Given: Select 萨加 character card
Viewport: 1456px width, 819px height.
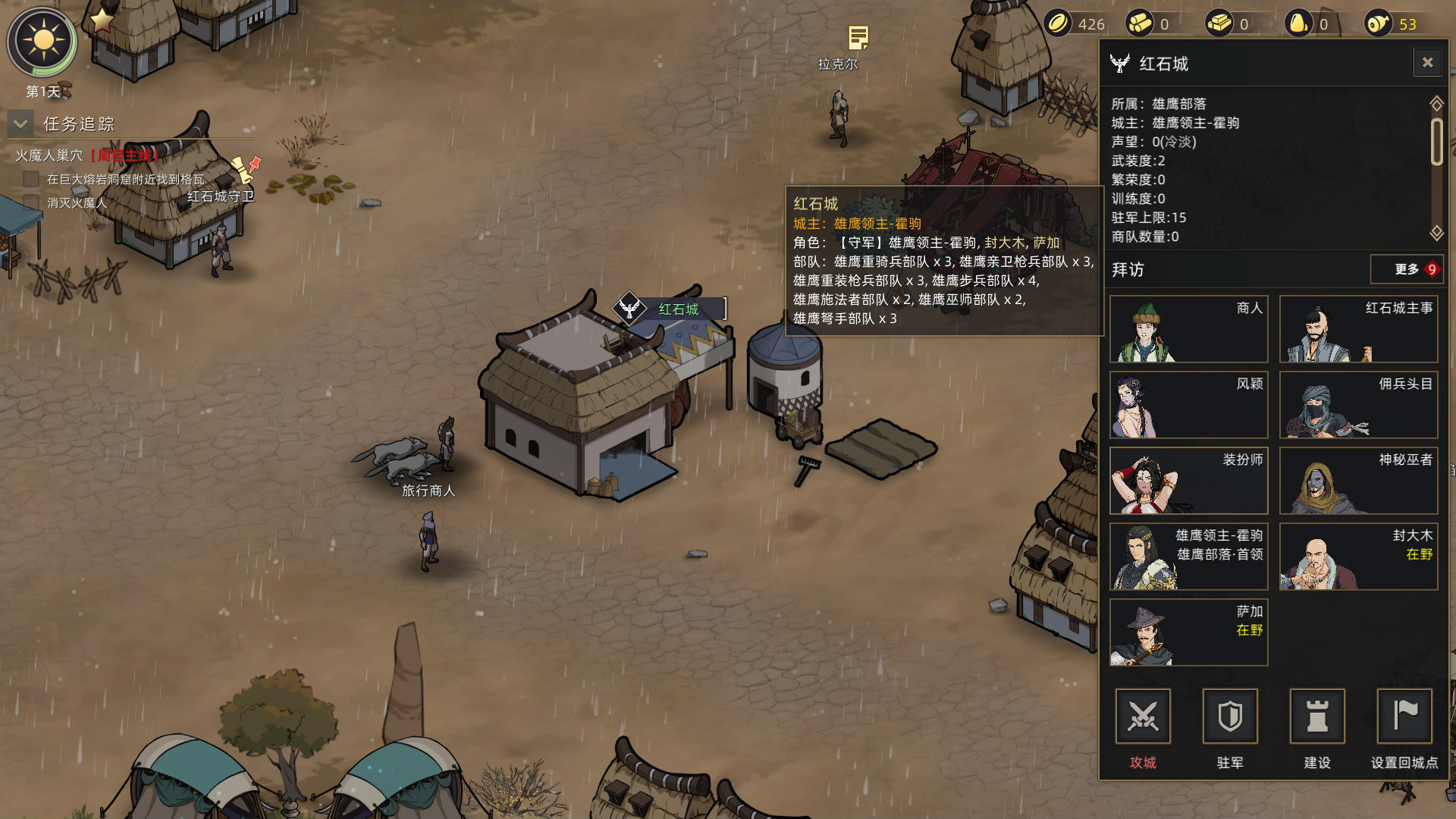Looking at the screenshot, I should 1188,632.
